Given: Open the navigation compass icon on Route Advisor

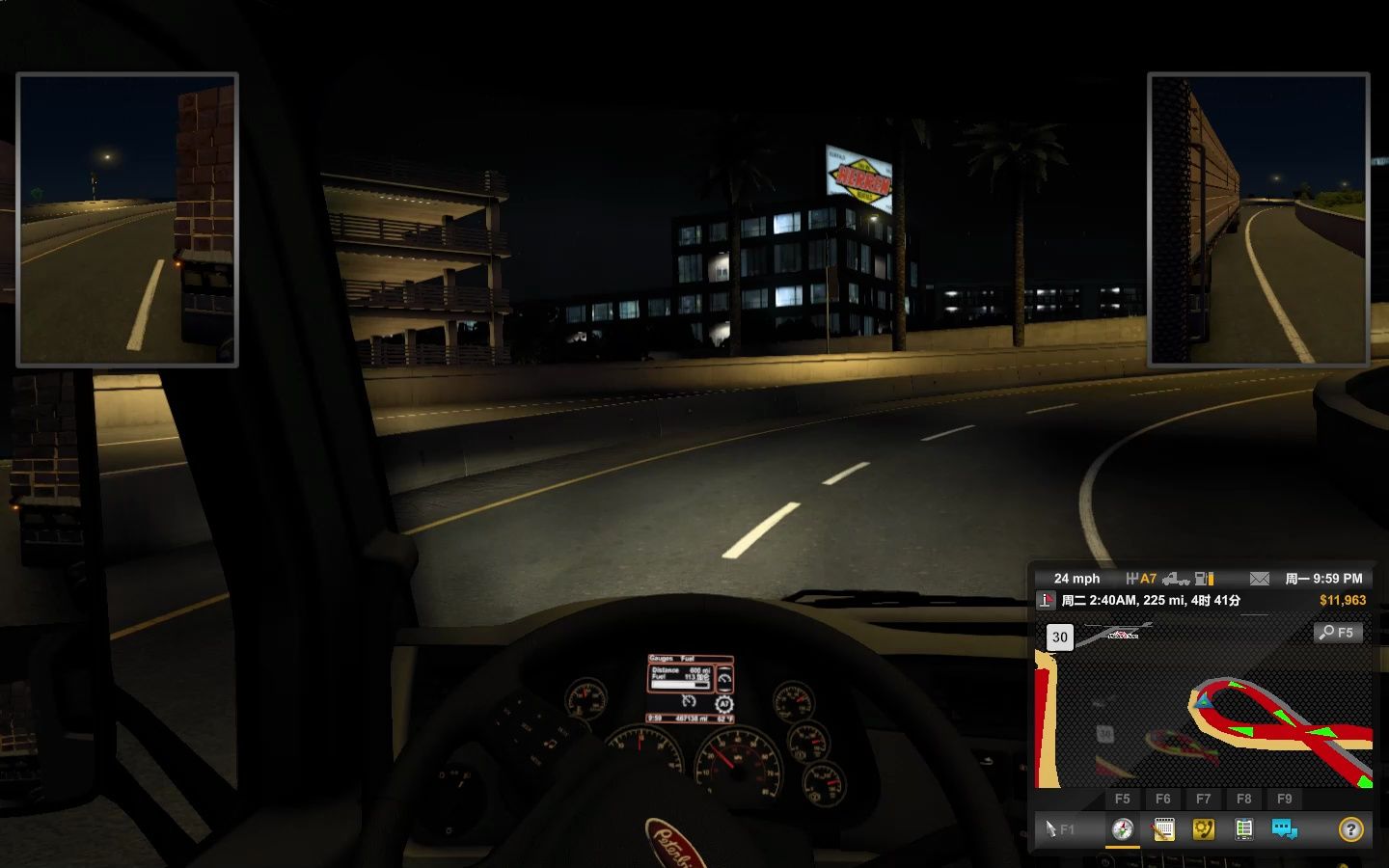Looking at the screenshot, I should point(1124,830).
